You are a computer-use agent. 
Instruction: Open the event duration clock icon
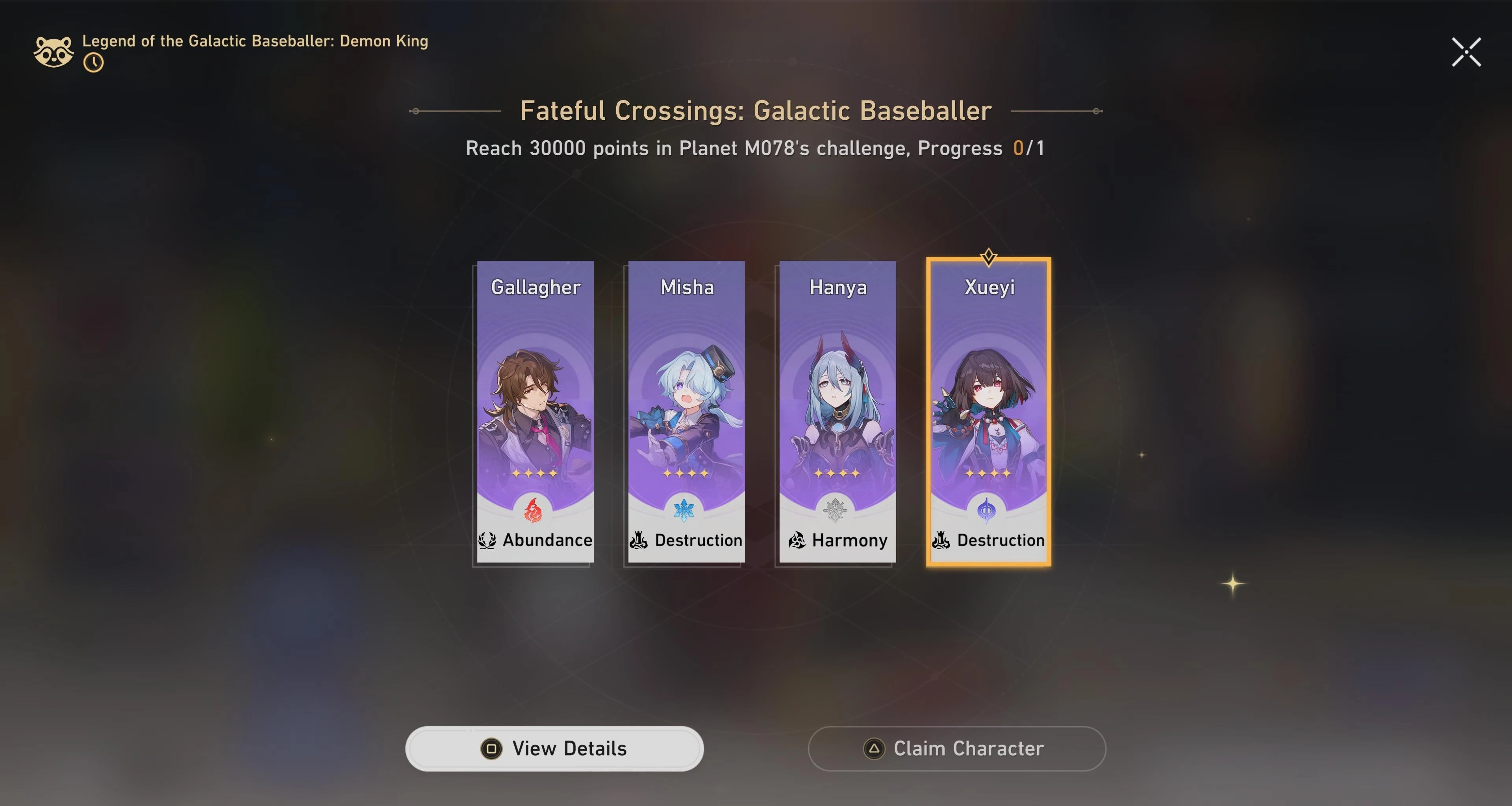pos(94,61)
